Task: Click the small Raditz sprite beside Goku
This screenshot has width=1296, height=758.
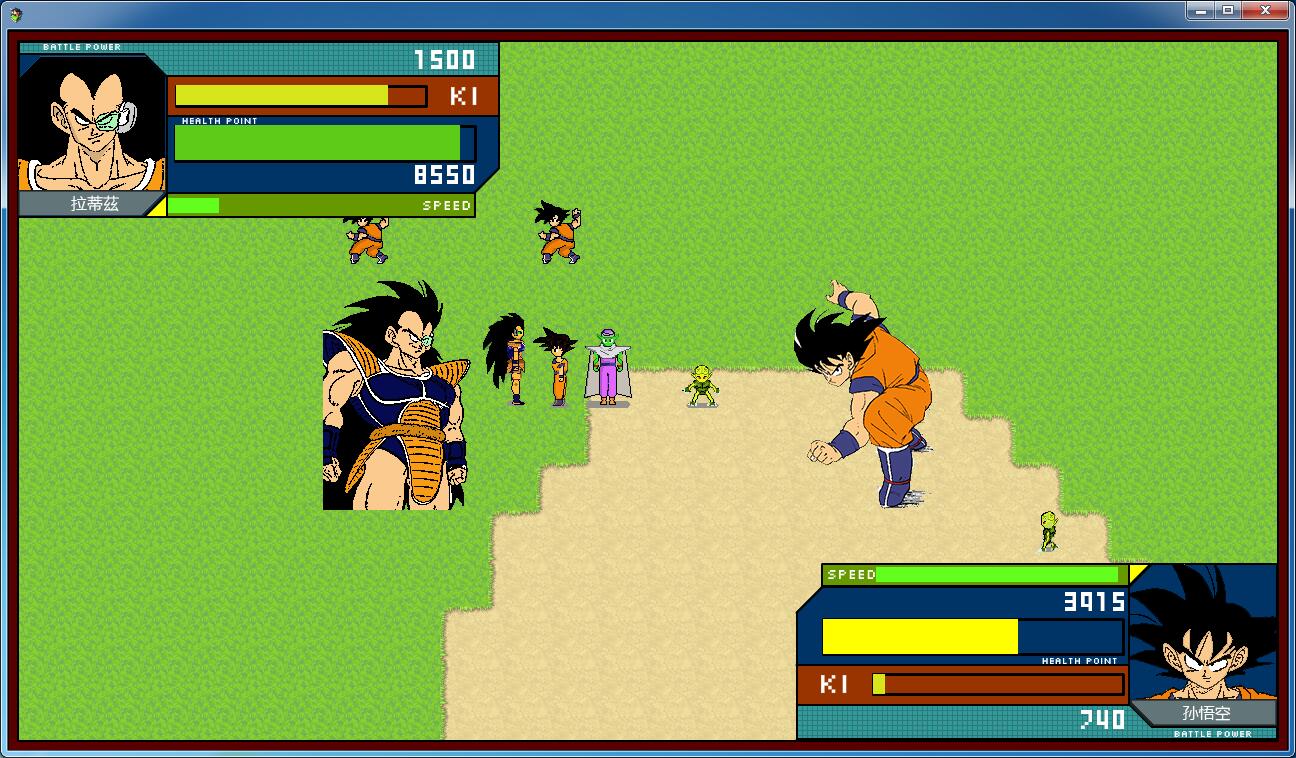Action: tap(510, 360)
